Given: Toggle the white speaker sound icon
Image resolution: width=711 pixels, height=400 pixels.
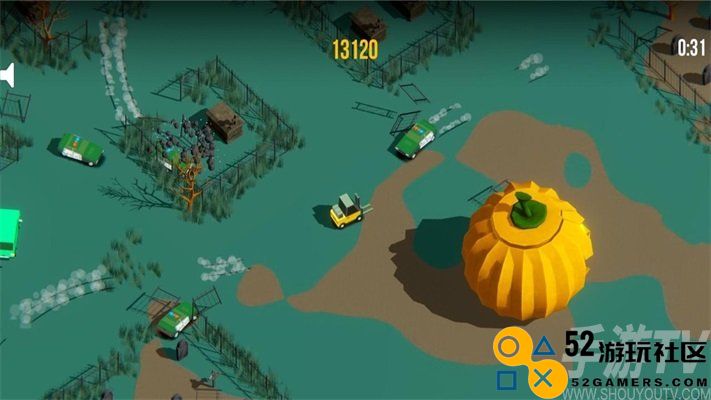Looking at the screenshot, I should pos(7,76).
